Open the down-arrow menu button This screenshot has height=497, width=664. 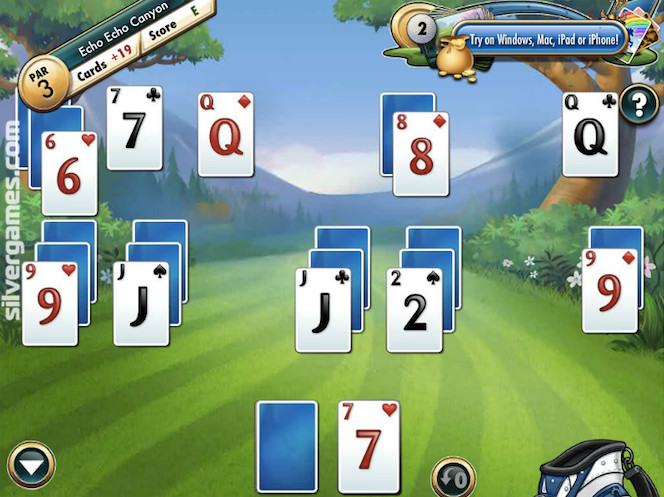32,466
